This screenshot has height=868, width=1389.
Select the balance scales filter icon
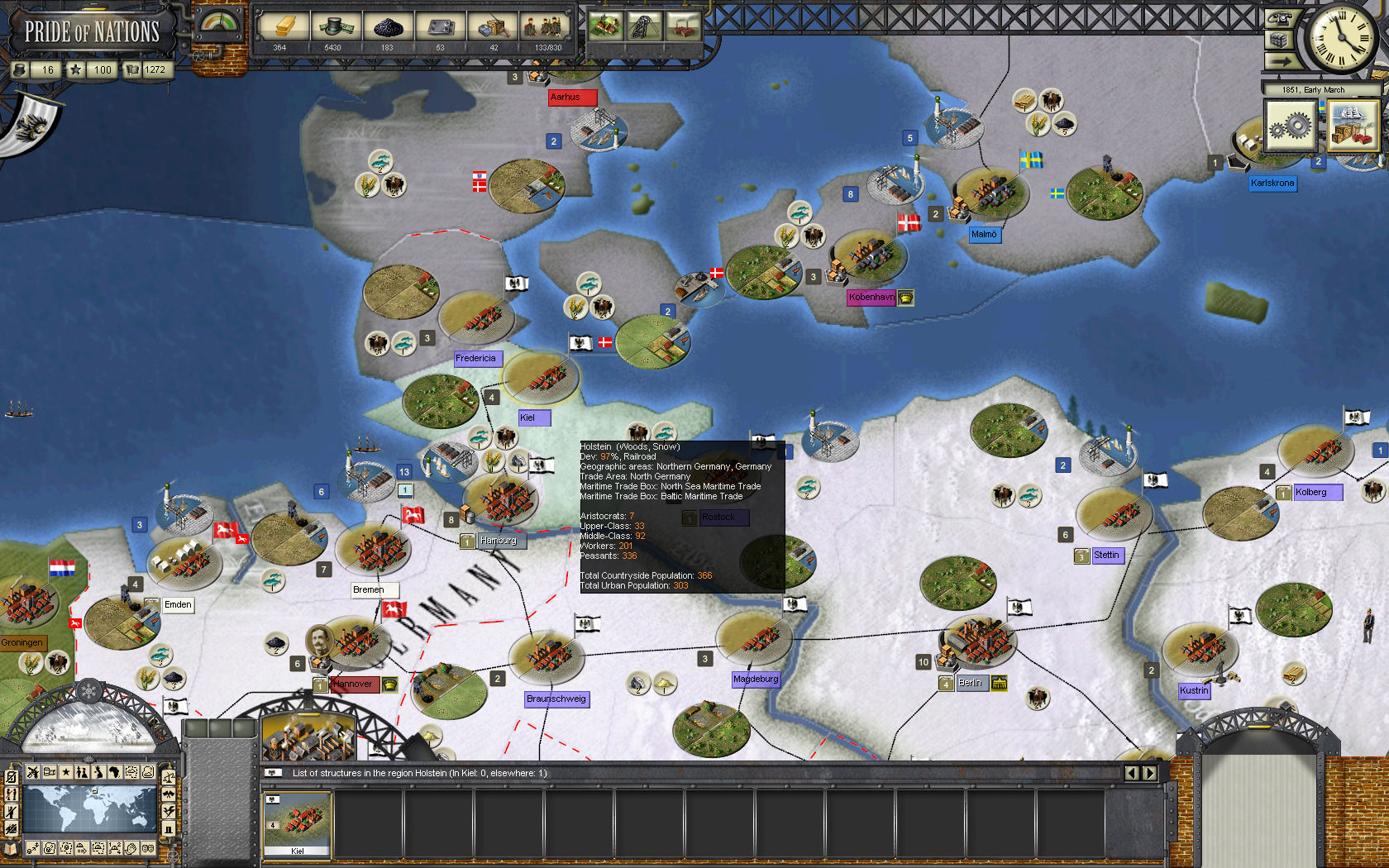pyautogui.click(x=168, y=777)
